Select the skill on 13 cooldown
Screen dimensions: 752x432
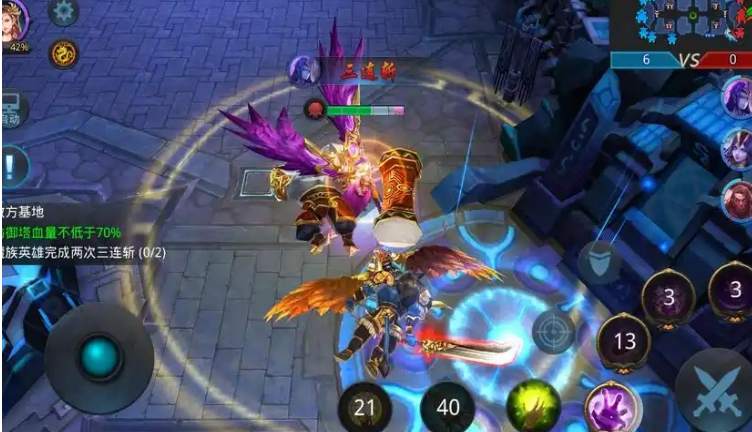tap(624, 342)
